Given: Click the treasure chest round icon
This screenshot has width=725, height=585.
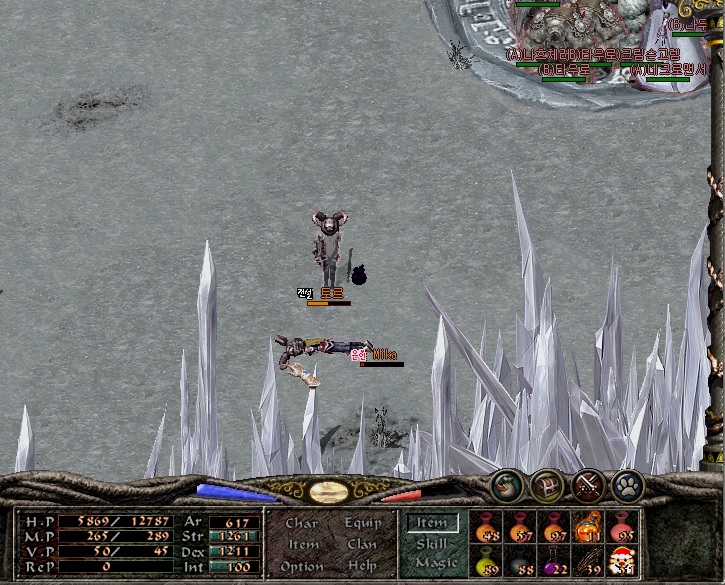Looking at the screenshot, I should coord(548,486).
